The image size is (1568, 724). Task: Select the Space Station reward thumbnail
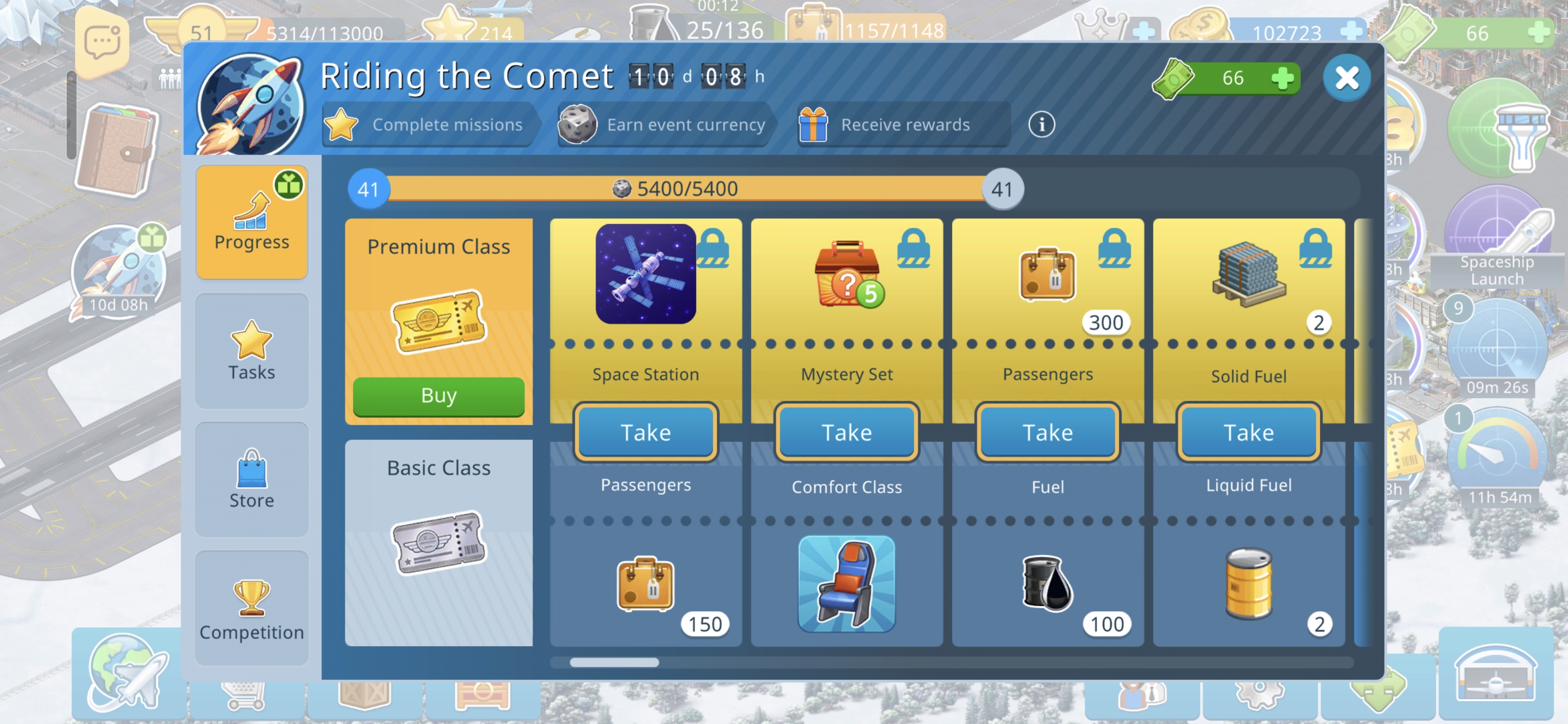coord(645,274)
